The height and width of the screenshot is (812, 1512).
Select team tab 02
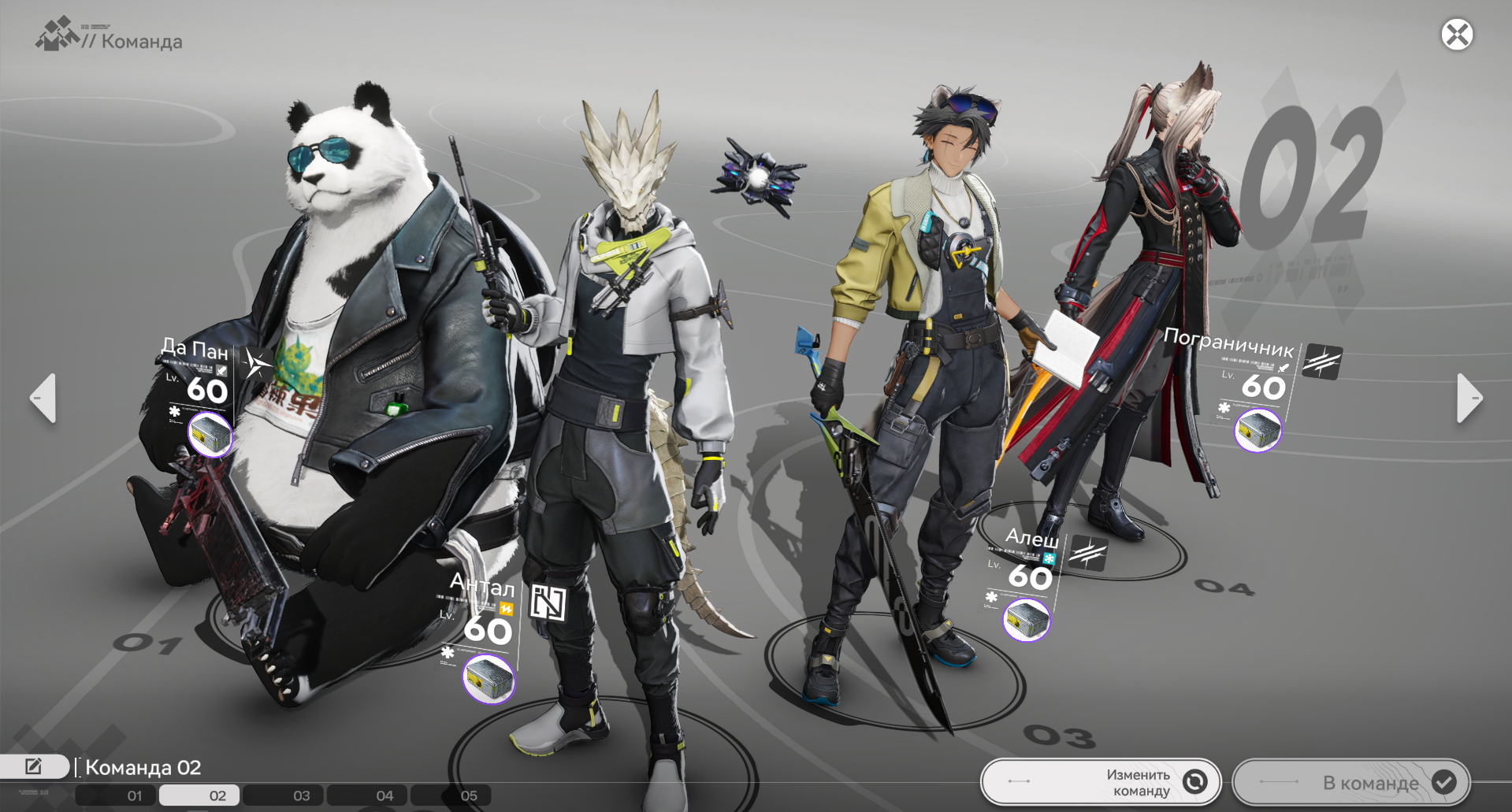coord(217,795)
